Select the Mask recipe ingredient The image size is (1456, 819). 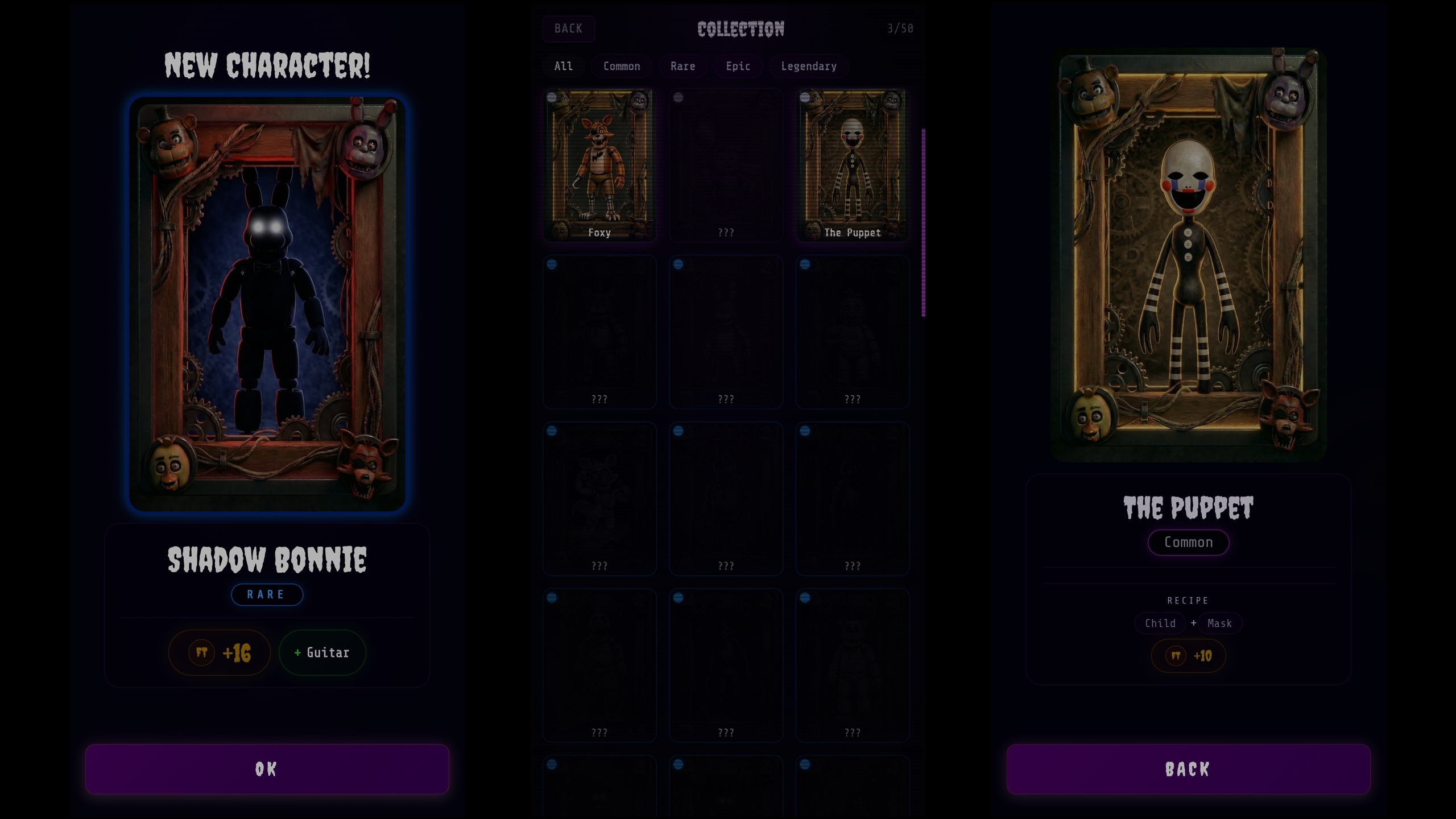click(1219, 623)
